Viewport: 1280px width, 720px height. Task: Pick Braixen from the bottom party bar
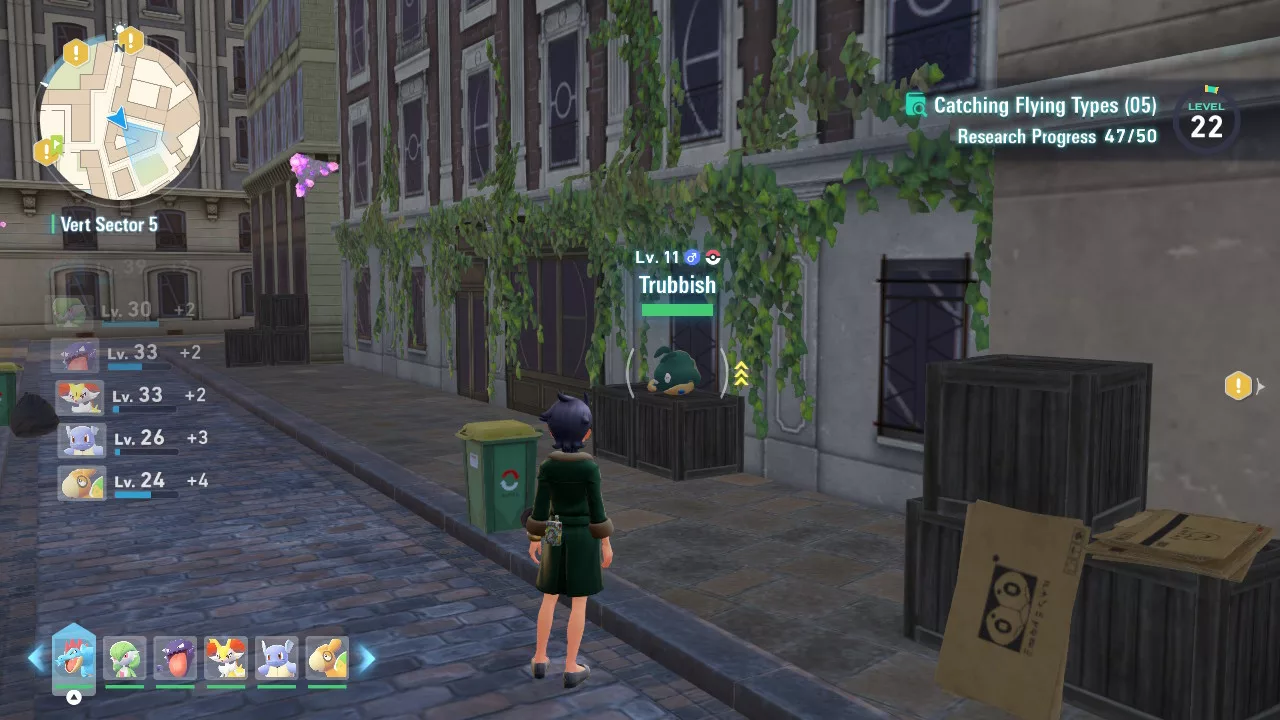(225, 658)
